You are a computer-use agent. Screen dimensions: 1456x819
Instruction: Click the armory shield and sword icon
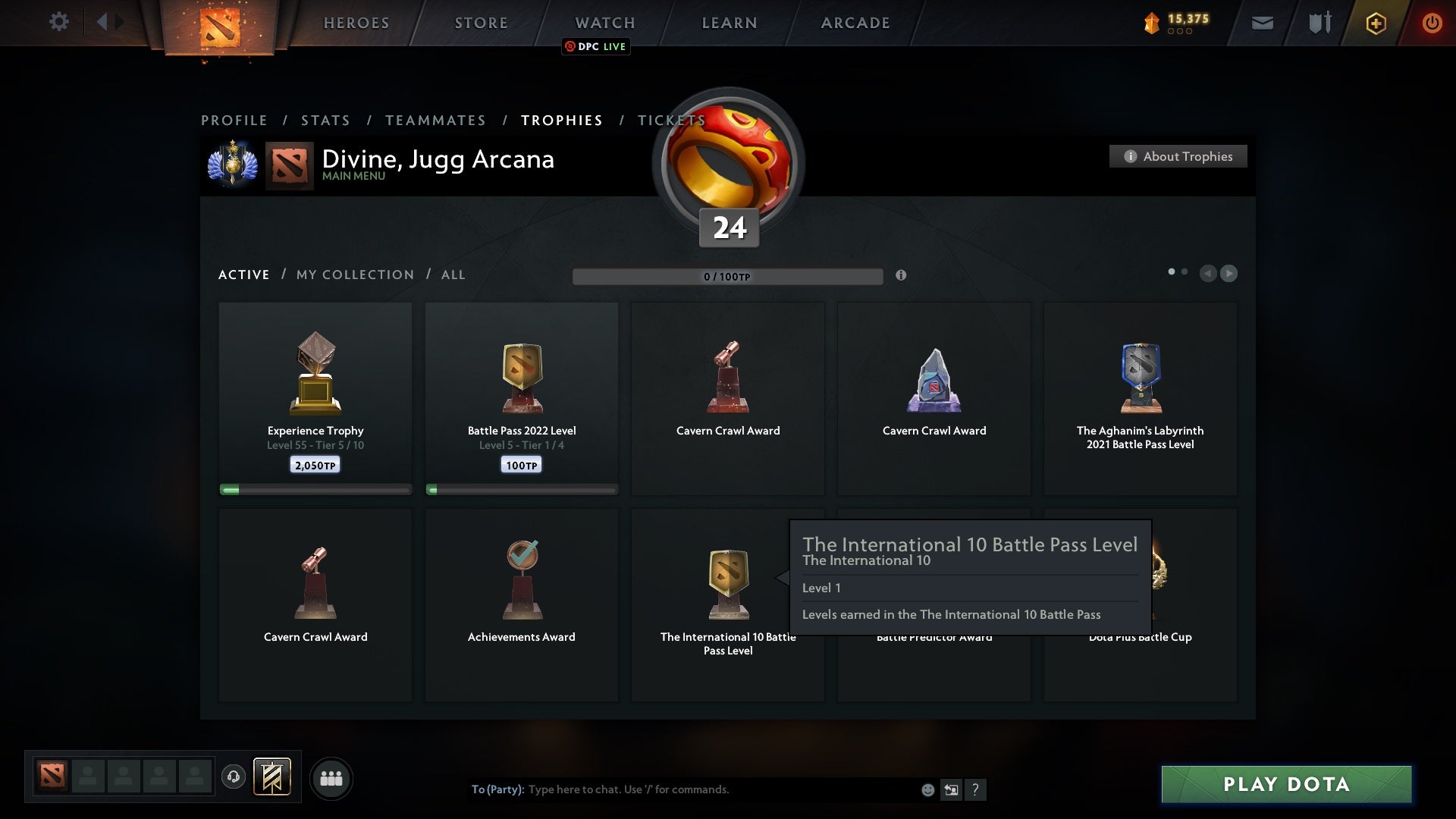[x=1319, y=23]
